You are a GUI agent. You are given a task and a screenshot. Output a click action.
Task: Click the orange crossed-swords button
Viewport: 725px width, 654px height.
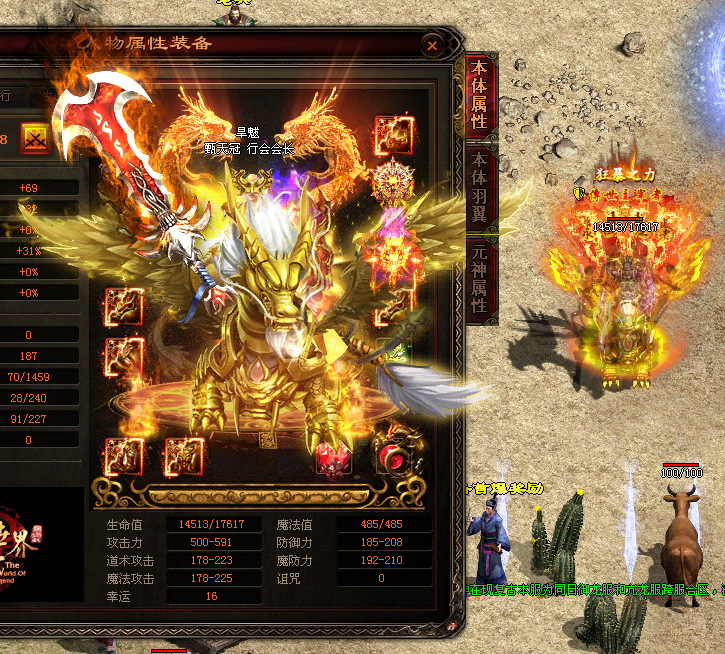click(x=36, y=138)
